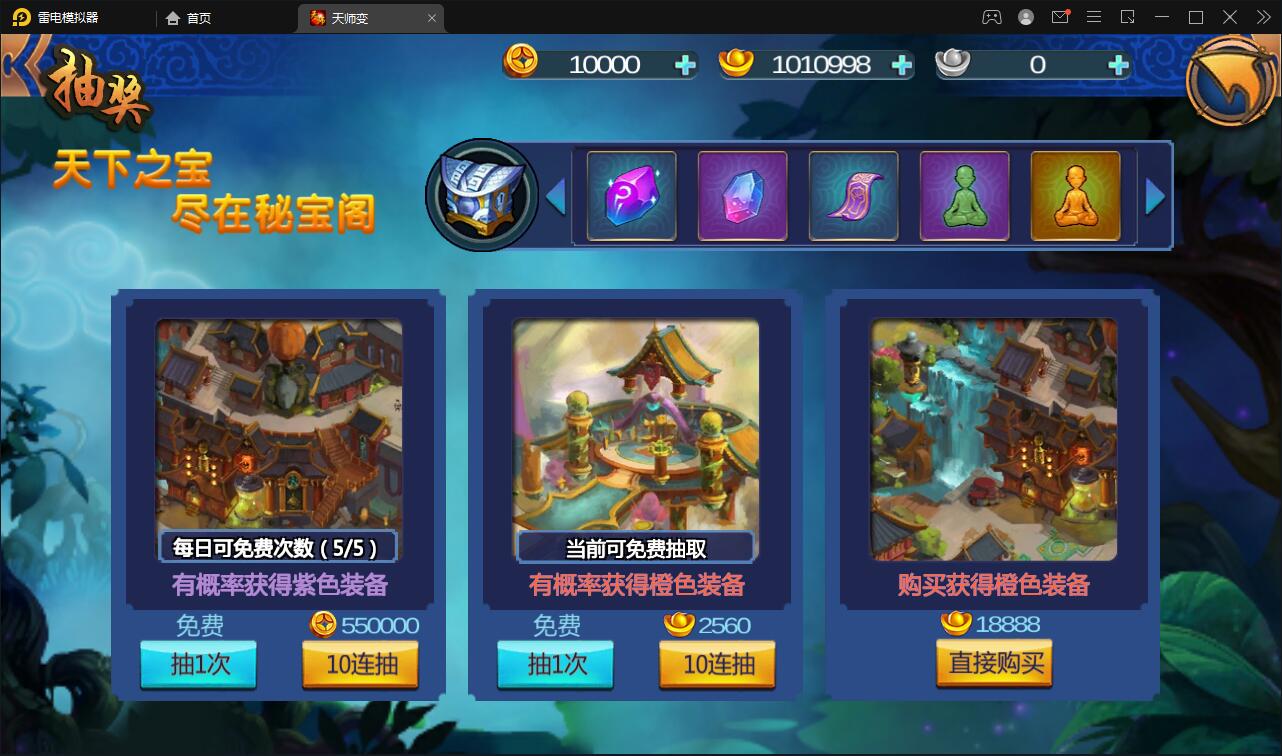Image resolution: width=1282 pixels, height=756 pixels.
Task: View the green Buddha statue prize
Action: point(964,195)
